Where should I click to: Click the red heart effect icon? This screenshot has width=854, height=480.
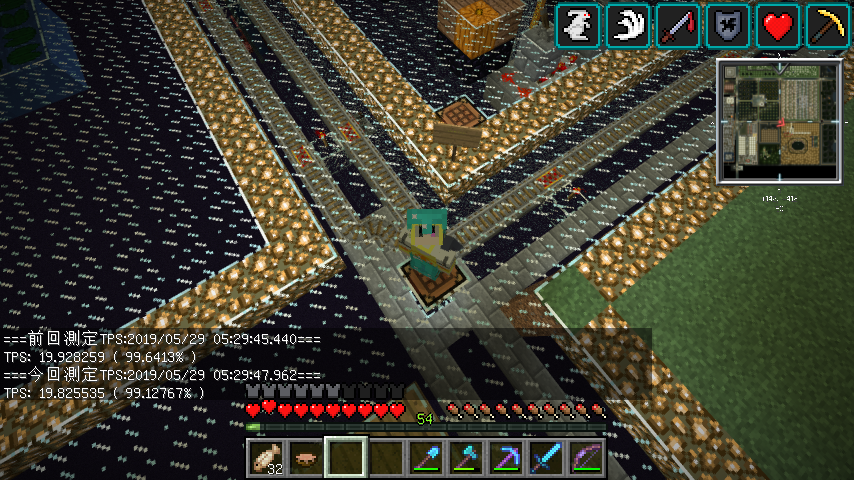point(778,26)
